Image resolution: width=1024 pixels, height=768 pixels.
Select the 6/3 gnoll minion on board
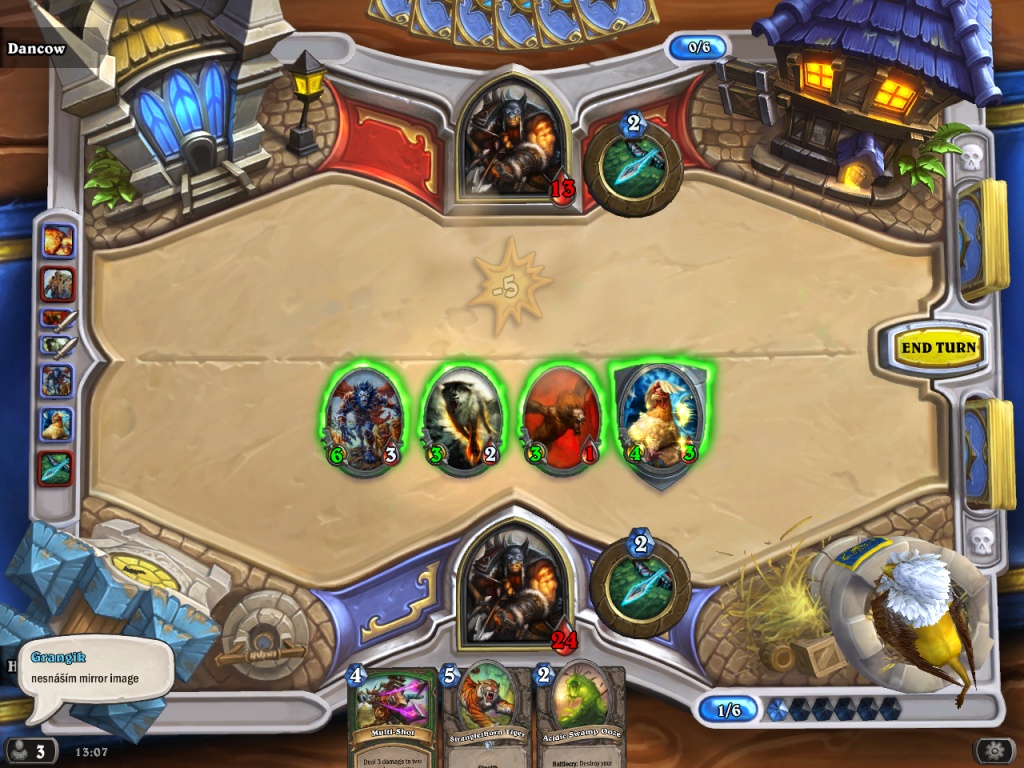[362, 420]
